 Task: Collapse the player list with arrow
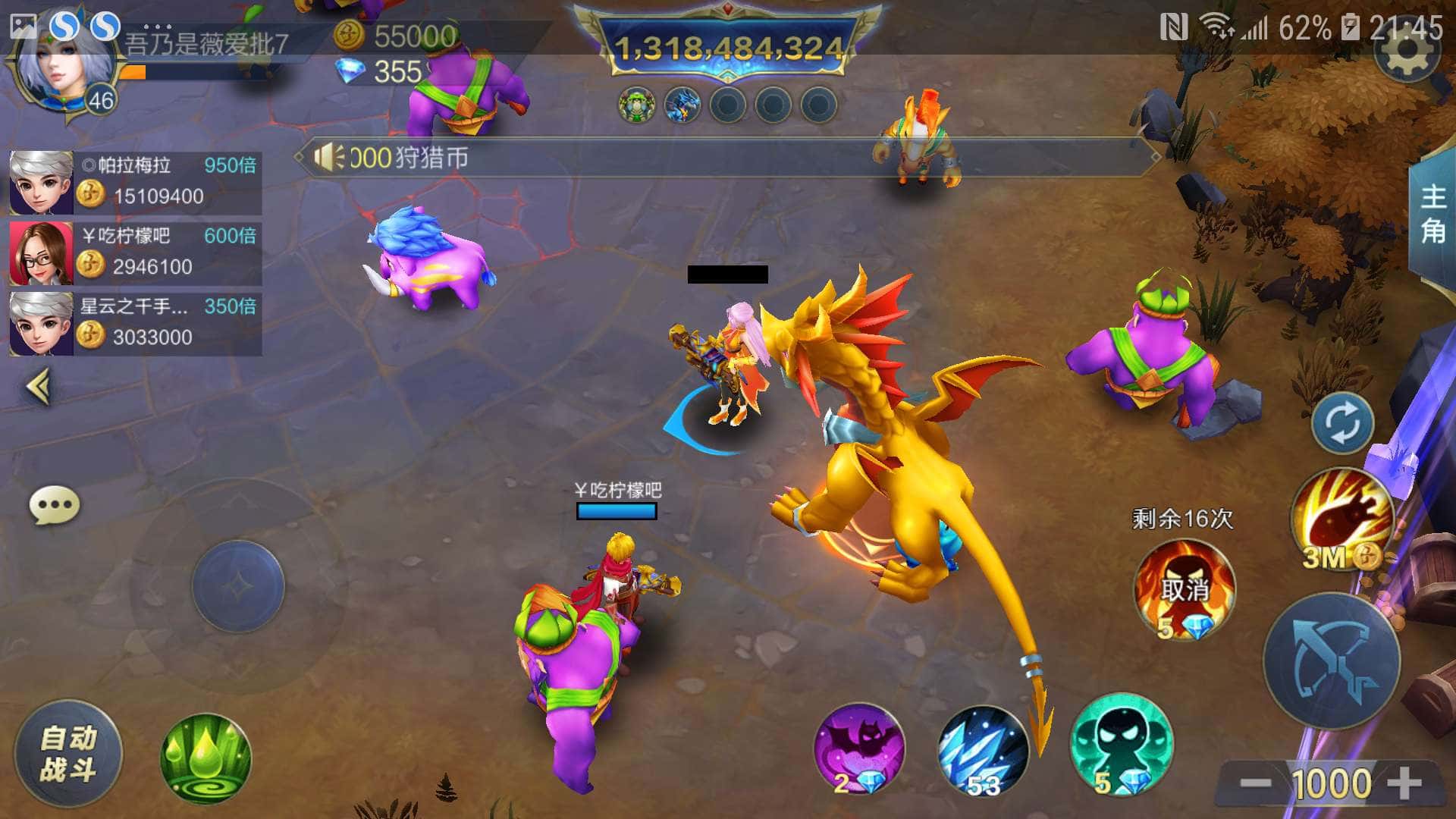[39, 387]
